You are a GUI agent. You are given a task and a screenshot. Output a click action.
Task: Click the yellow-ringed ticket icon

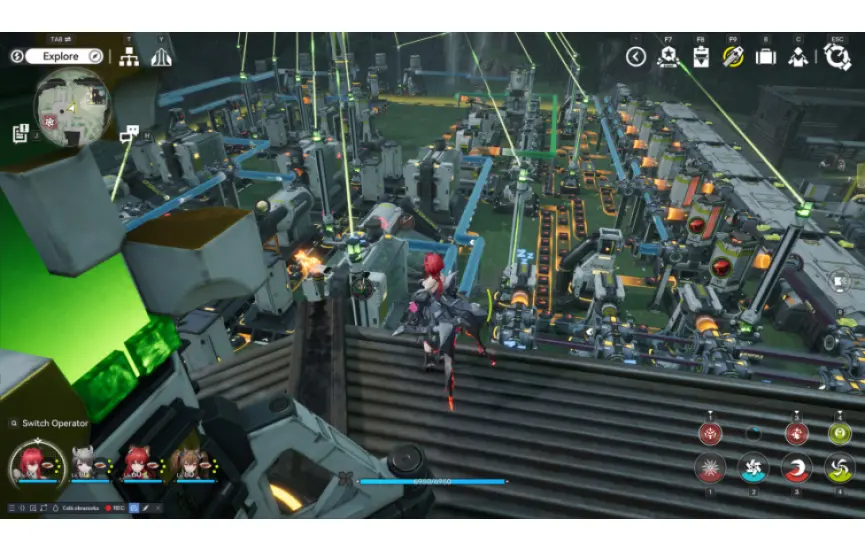tap(733, 56)
